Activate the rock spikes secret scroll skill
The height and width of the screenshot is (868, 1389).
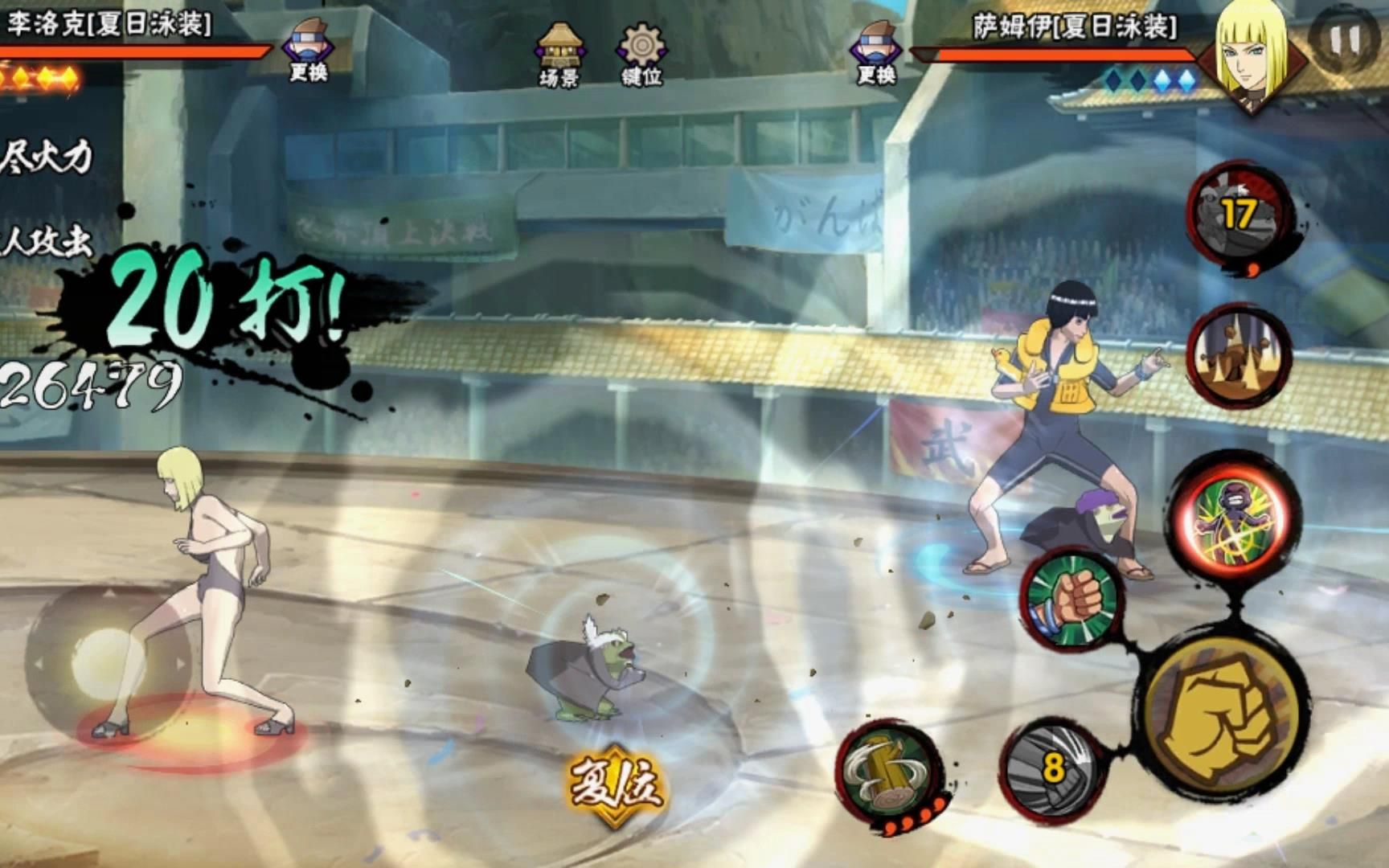[x=1238, y=354]
